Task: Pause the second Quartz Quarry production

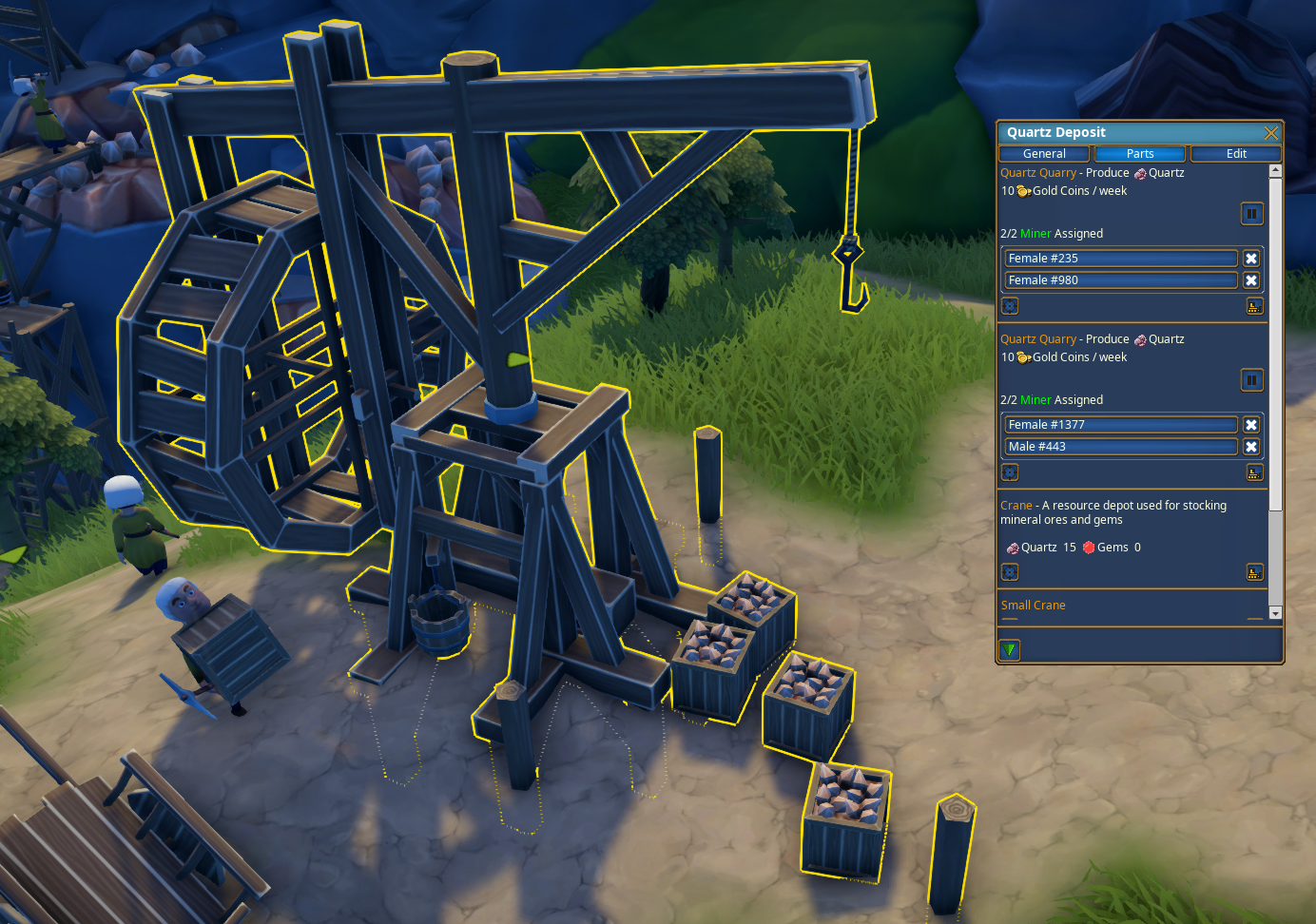Action: click(x=1251, y=379)
